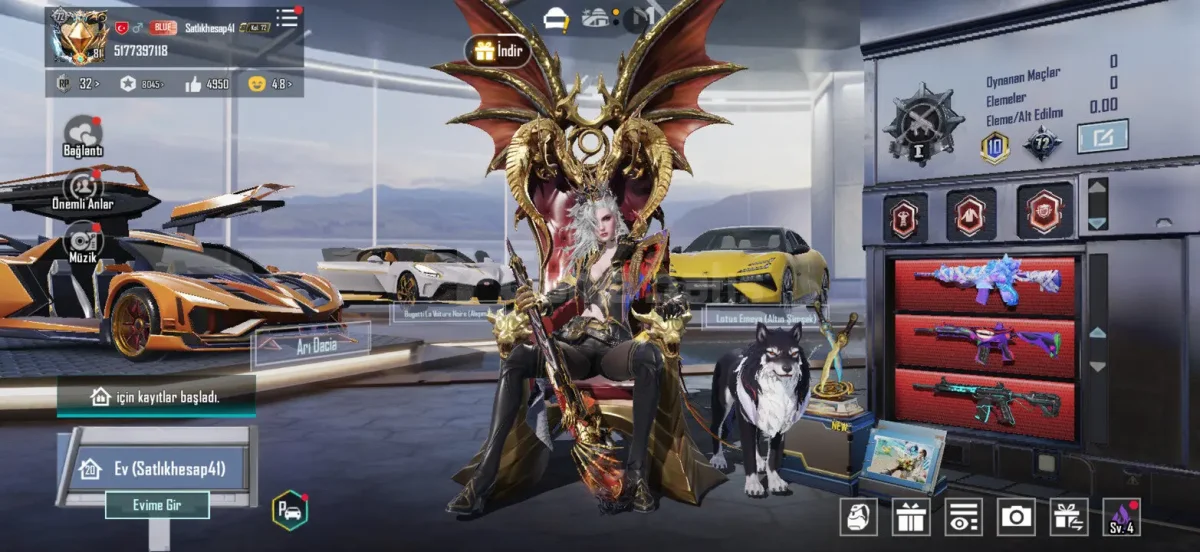View the thumbs-up likes count 4950
This screenshot has width=1200, height=552.
coord(207,84)
